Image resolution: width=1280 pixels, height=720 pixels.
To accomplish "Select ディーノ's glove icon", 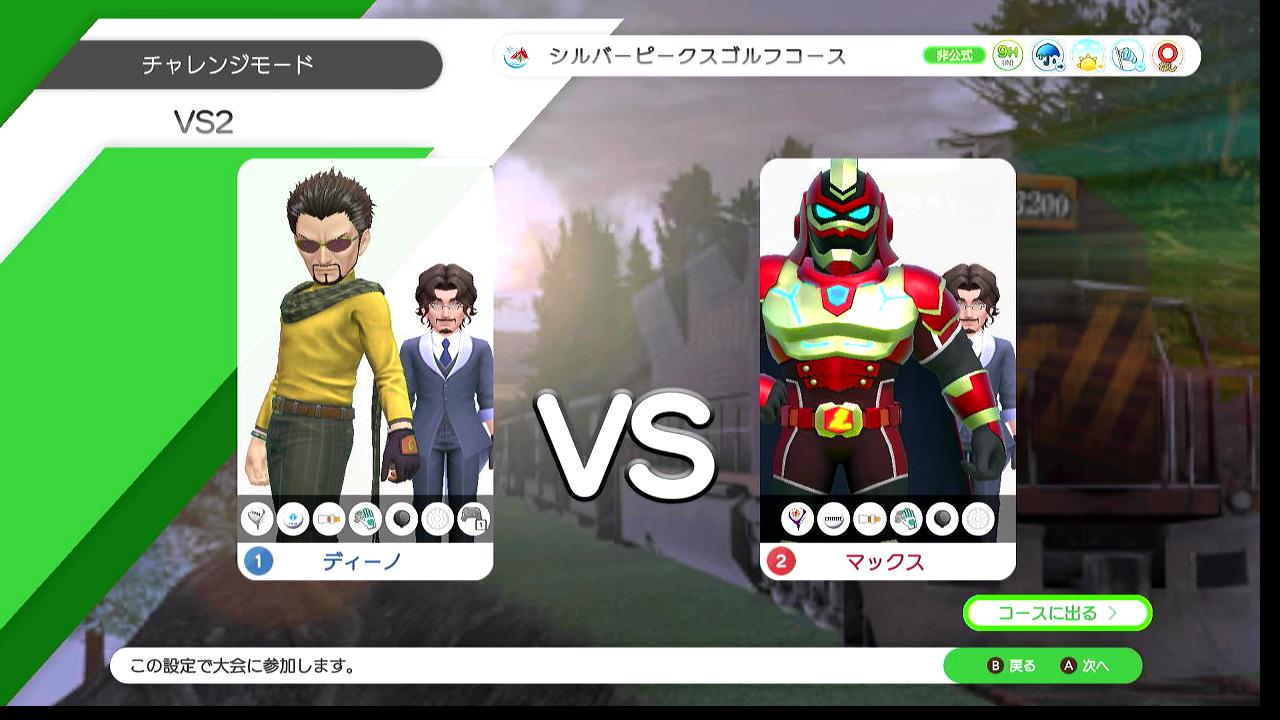I will (x=365, y=519).
